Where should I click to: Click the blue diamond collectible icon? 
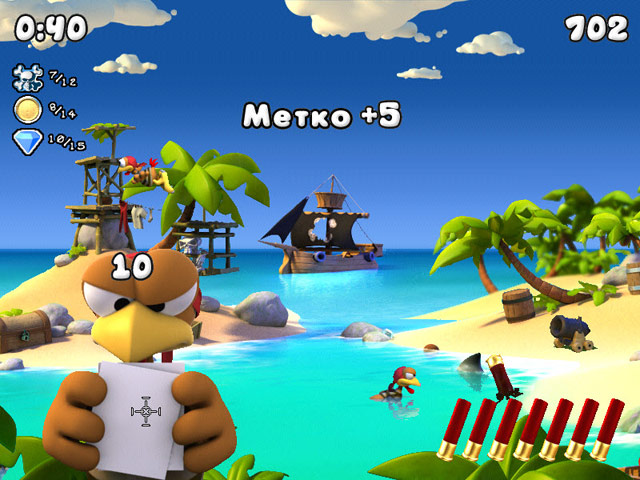[27, 140]
